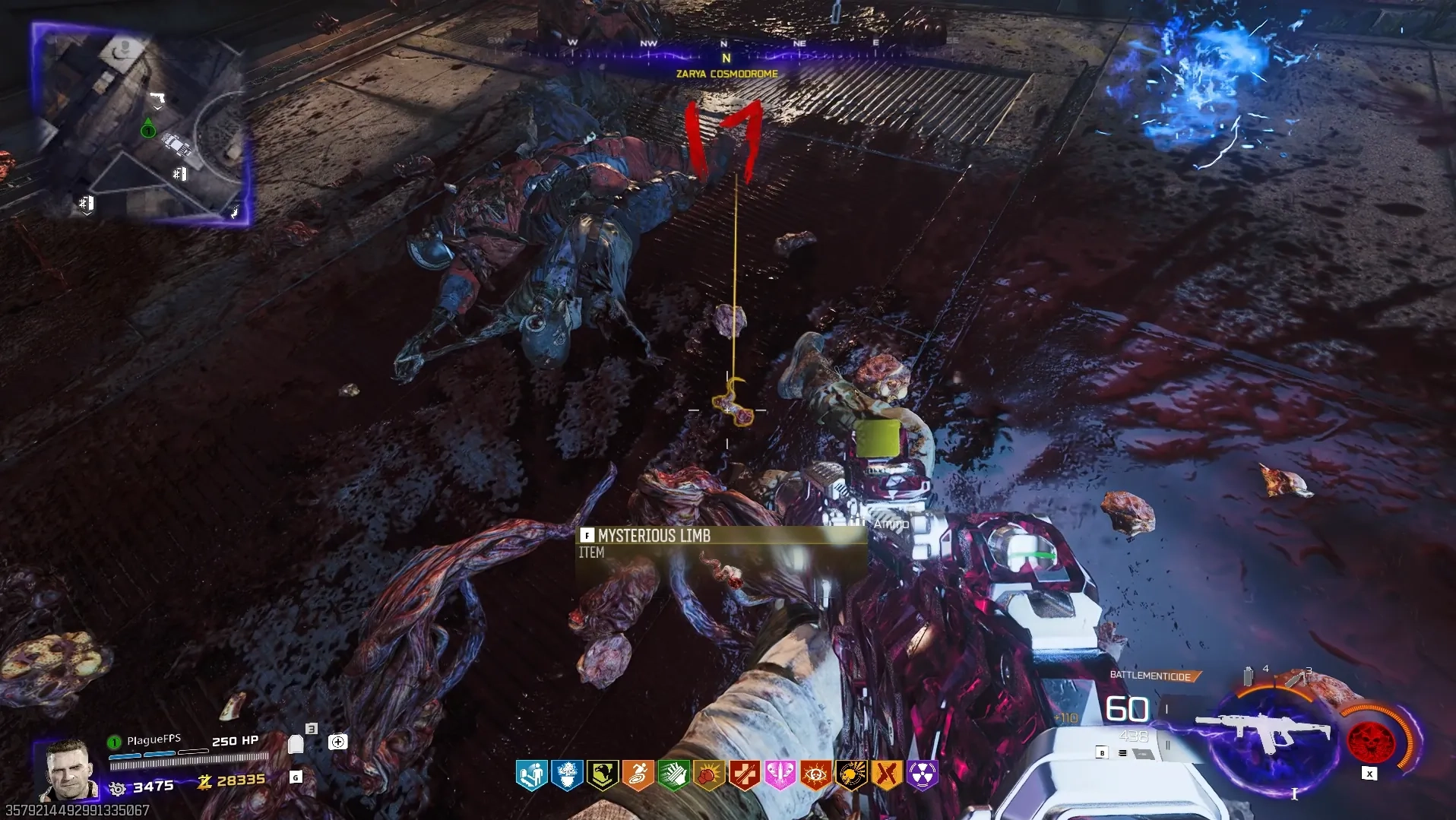Use the medkit self-revive icon
This screenshot has height=820, width=1456.
(338, 742)
